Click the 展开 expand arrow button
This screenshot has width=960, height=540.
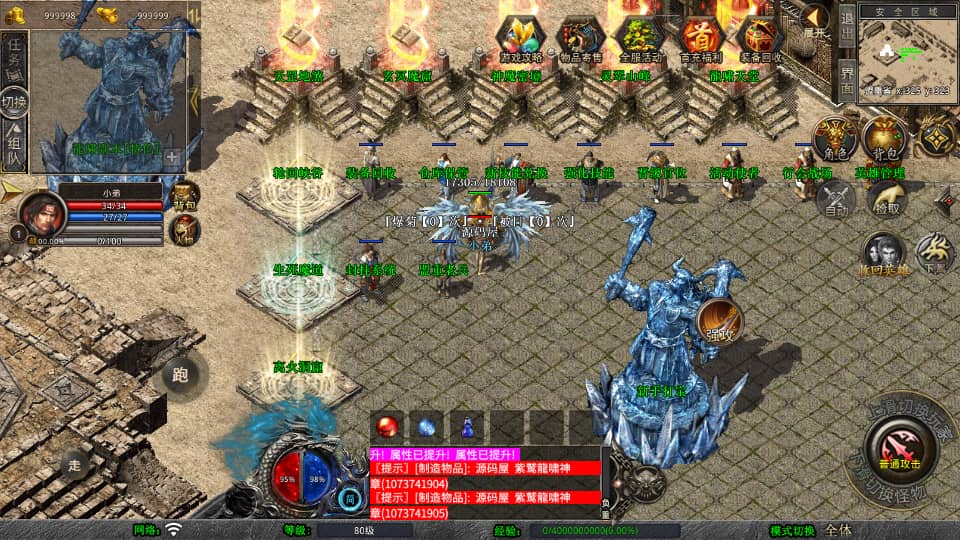(816, 22)
